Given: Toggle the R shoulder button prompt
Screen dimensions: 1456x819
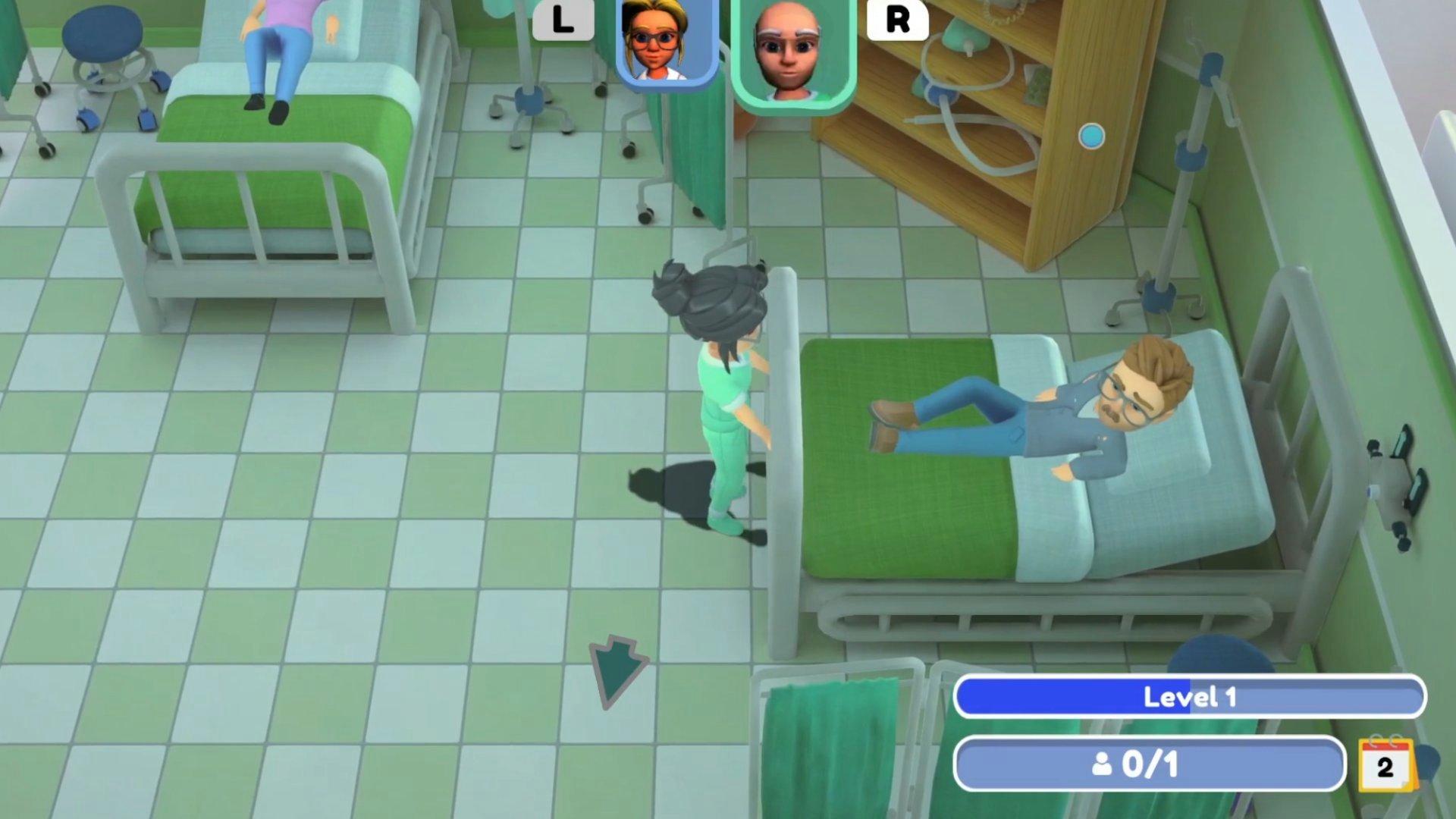Looking at the screenshot, I should tap(899, 20).
